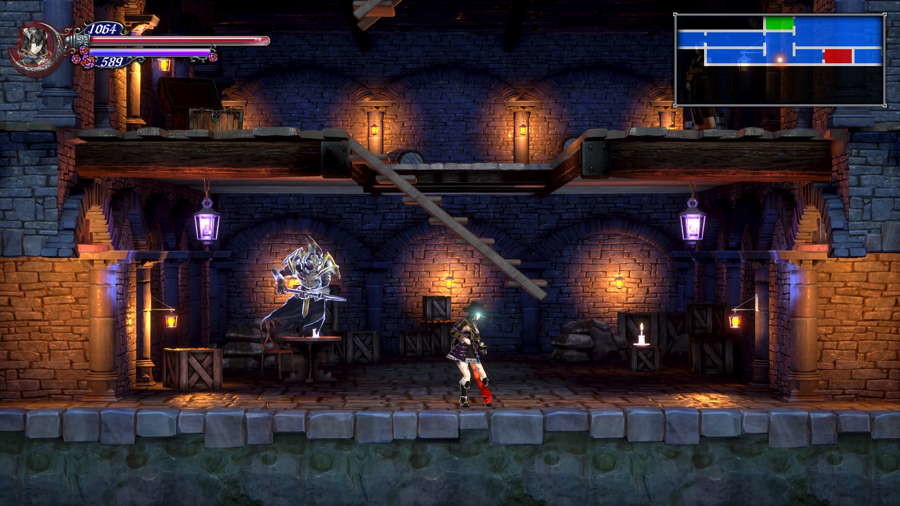Click the character portrait in the HUD
The width and height of the screenshot is (900, 506).
click(x=34, y=48)
